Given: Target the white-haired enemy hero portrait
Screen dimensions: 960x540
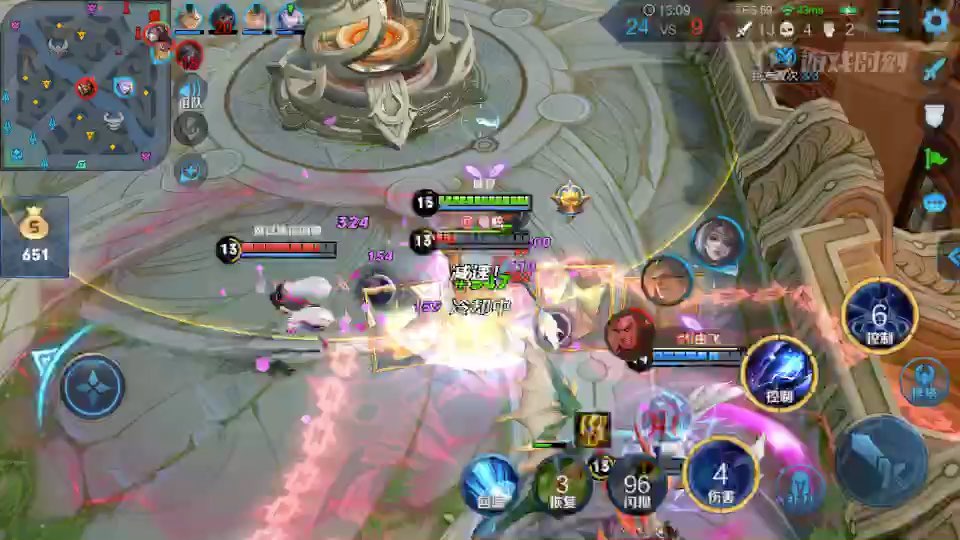Looking at the screenshot, I should click(x=717, y=242).
